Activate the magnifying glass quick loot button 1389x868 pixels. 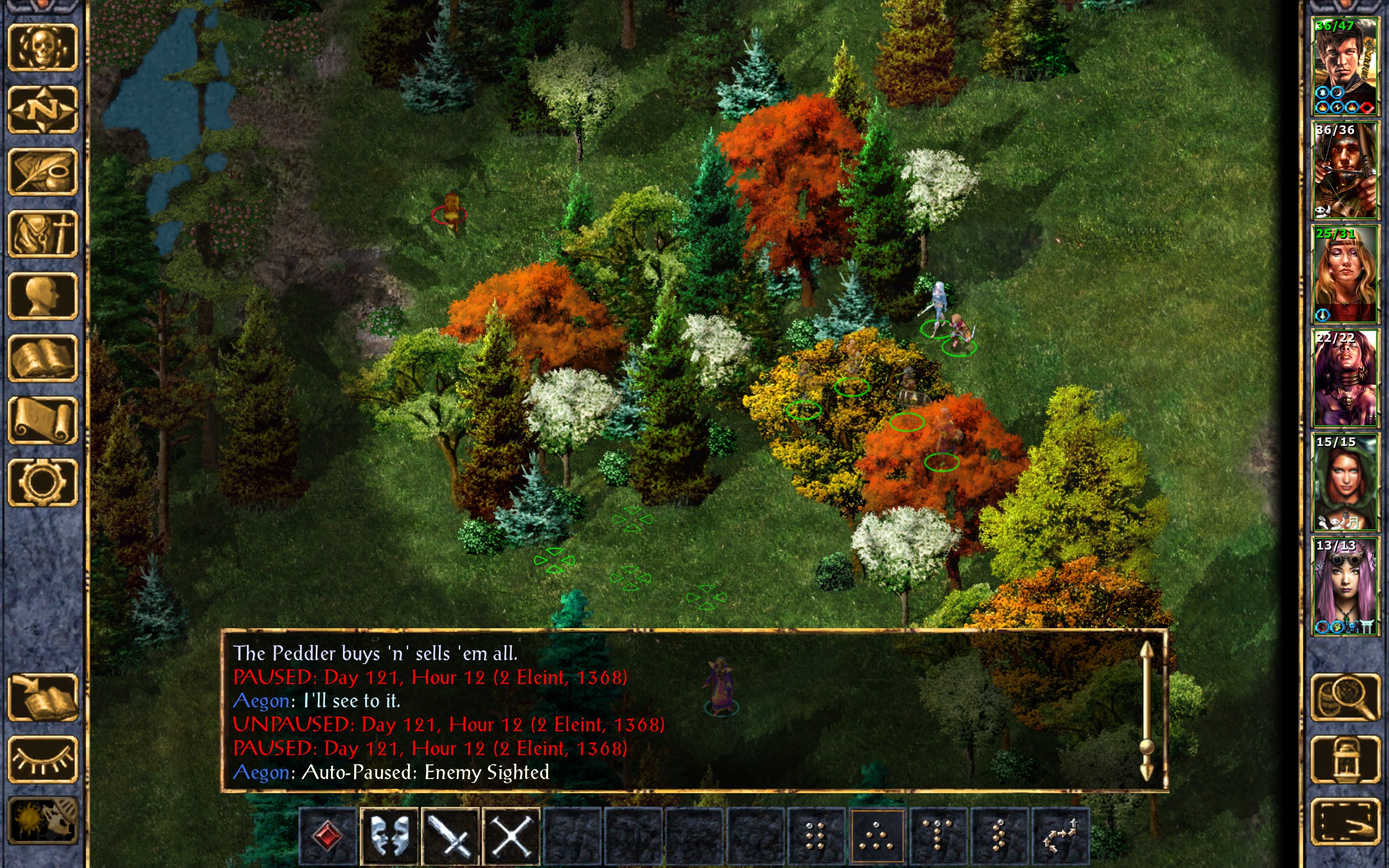pyautogui.click(x=1345, y=698)
